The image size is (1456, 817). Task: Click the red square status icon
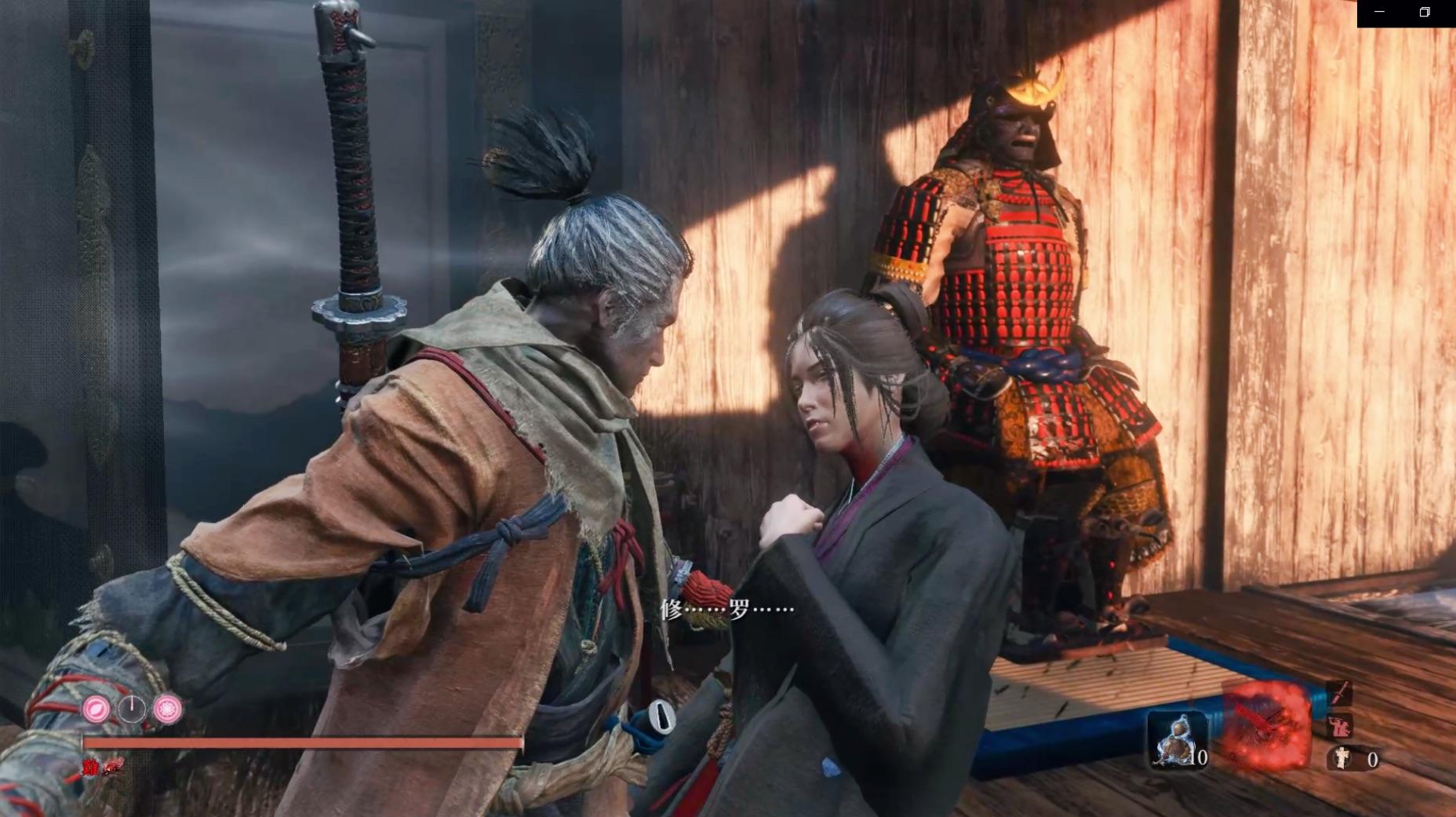(x=90, y=768)
